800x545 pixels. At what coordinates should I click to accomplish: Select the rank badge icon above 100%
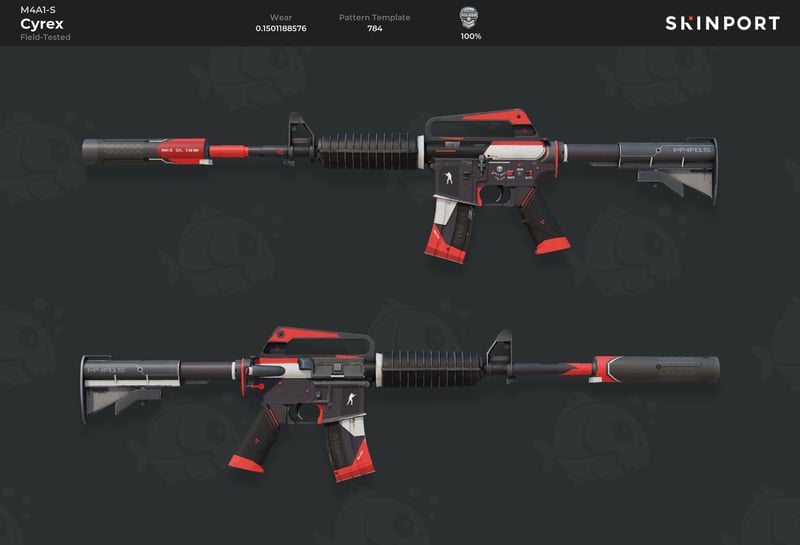click(469, 16)
